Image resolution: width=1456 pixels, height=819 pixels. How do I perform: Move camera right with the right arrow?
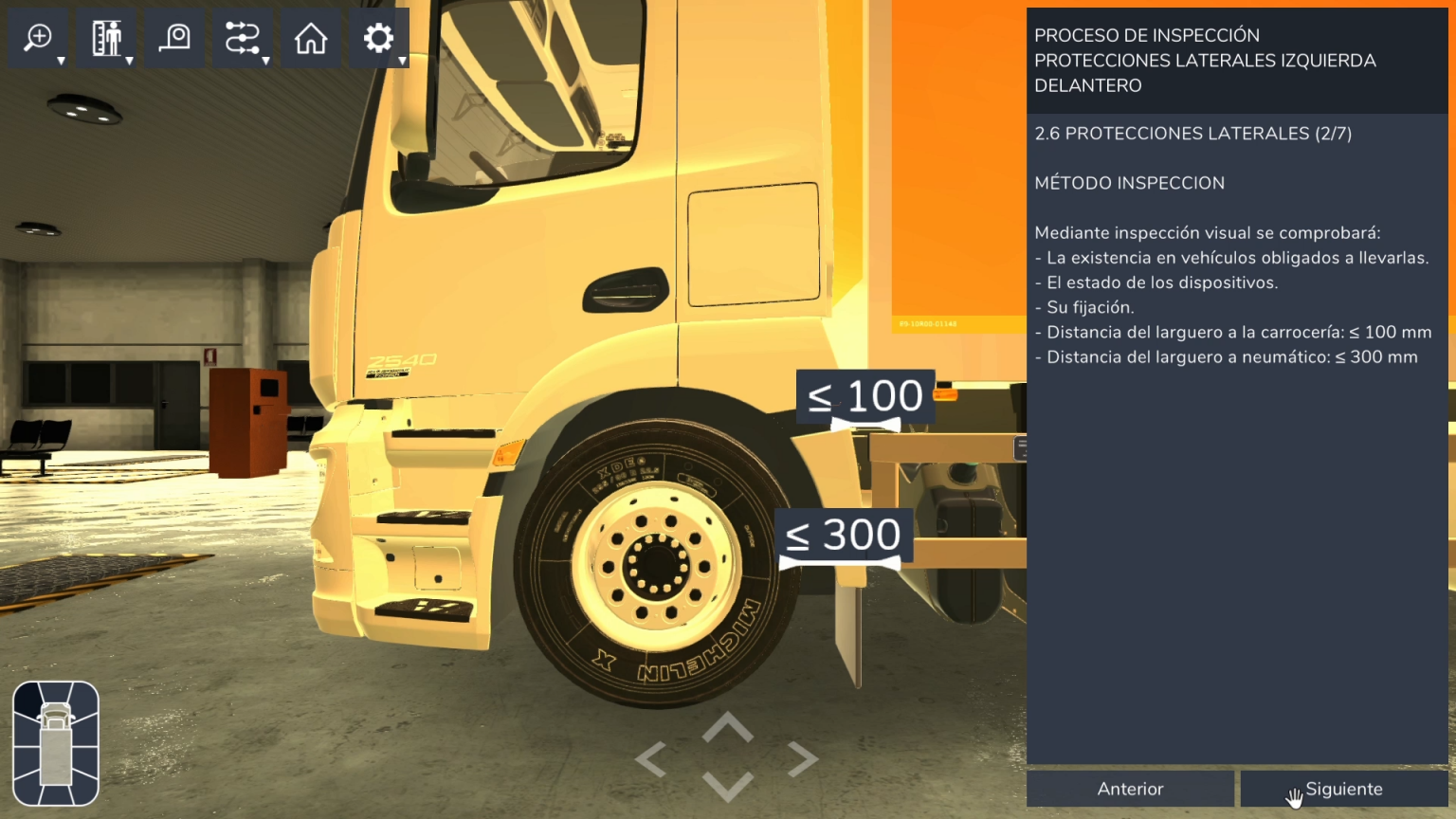pyautogui.click(x=803, y=759)
